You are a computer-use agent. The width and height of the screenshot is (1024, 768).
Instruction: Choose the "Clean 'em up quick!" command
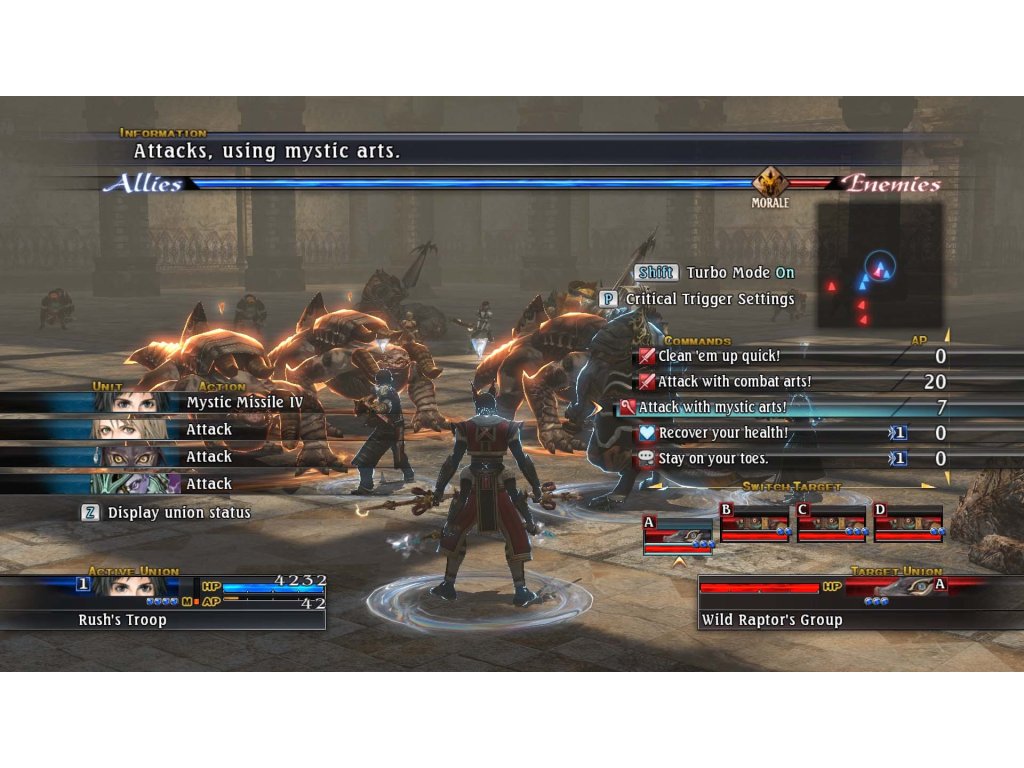click(x=719, y=356)
